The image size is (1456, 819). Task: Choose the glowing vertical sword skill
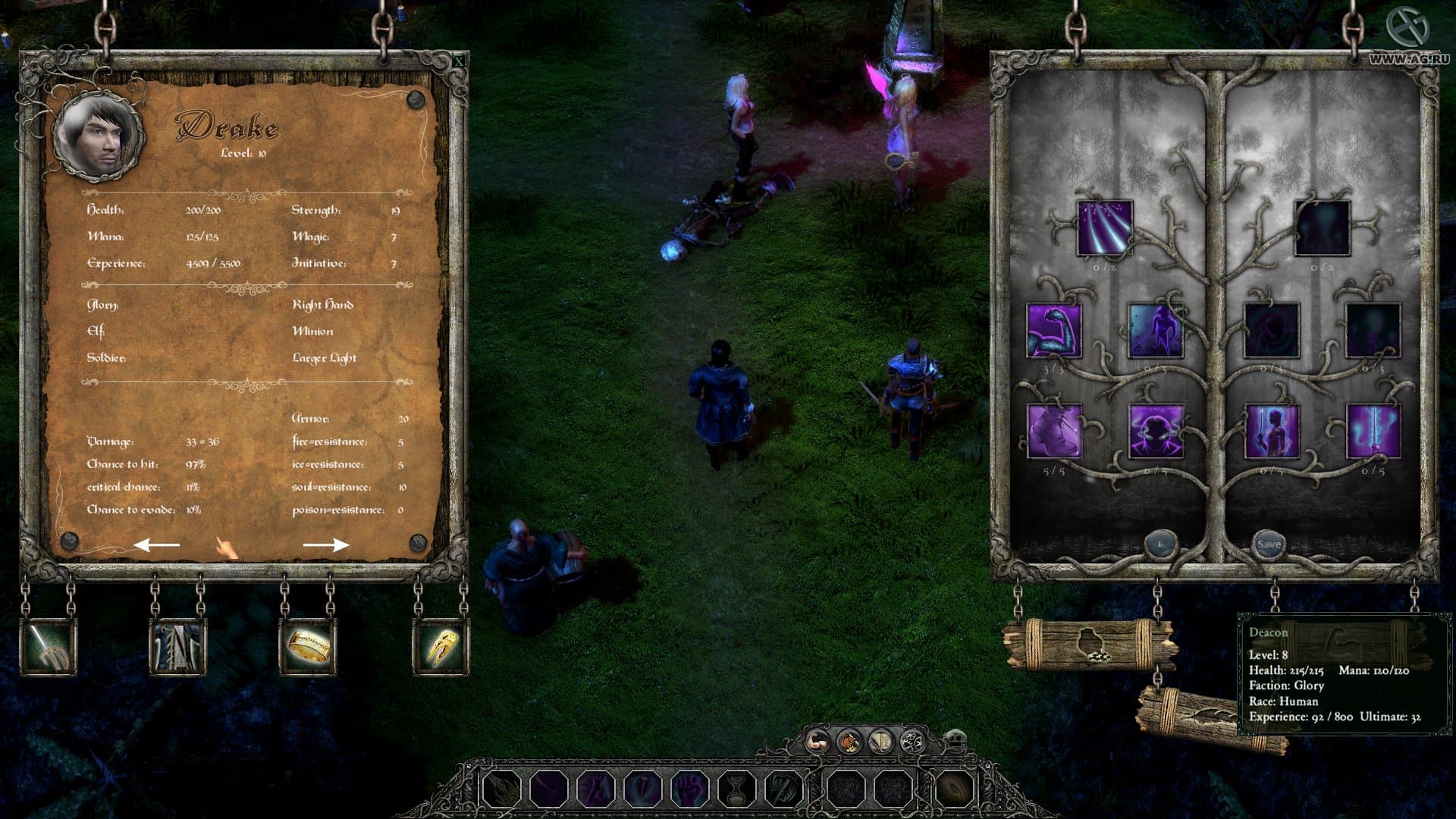point(1373,432)
